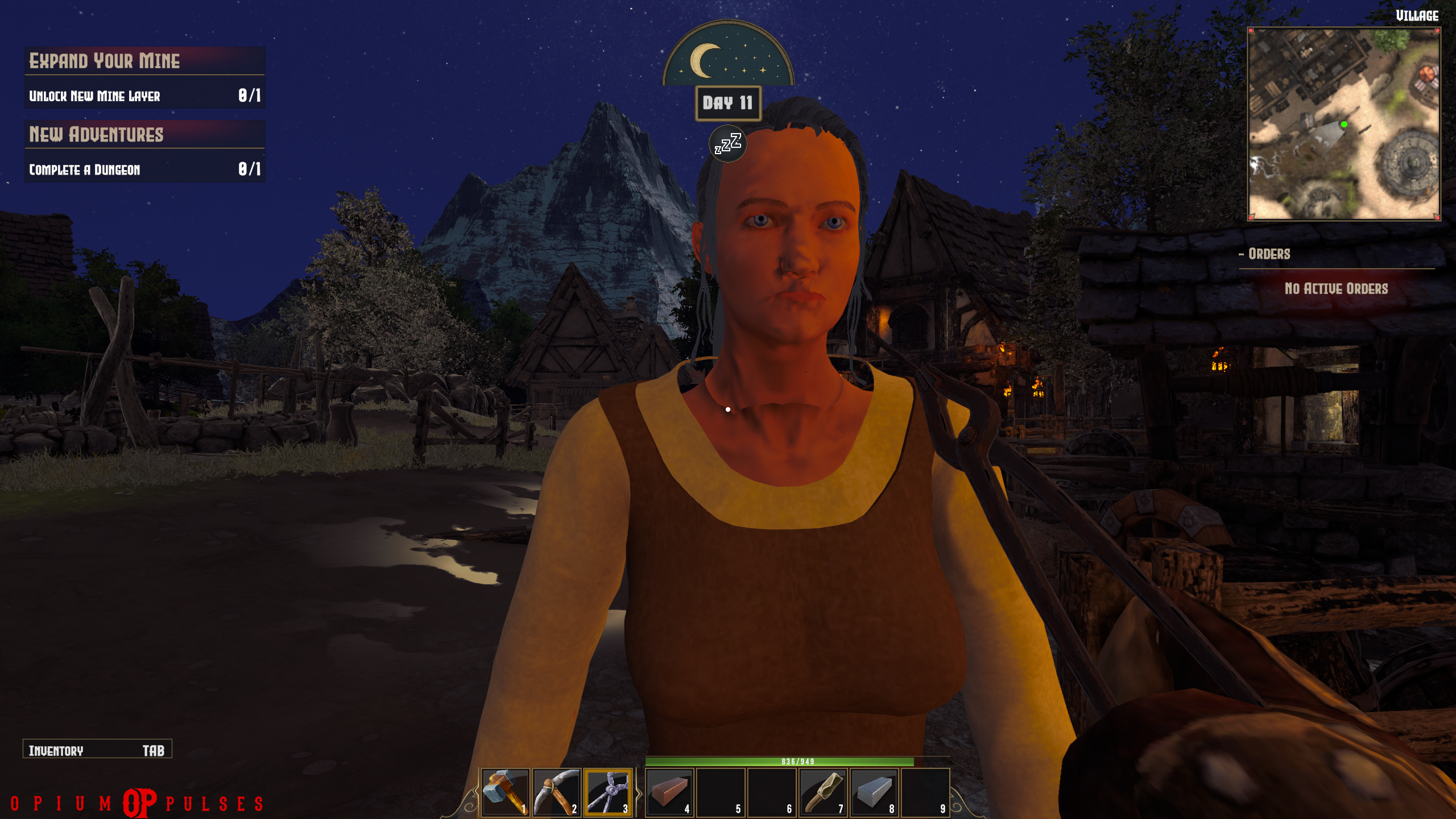Click the sleep zZz icon

coord(728,143)
